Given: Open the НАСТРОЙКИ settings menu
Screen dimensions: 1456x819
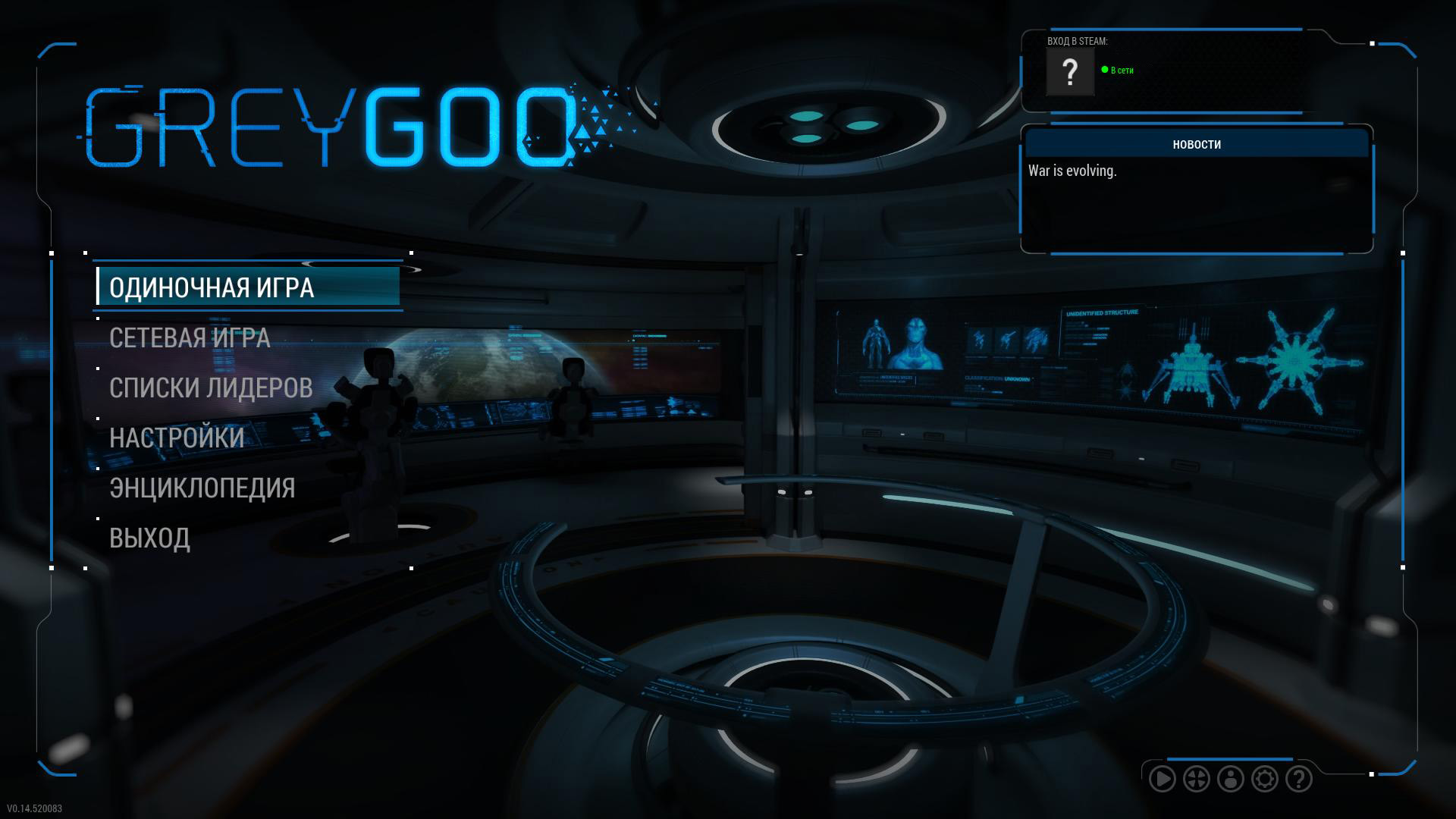Looking at the screenshot, I should coord(177,438).
